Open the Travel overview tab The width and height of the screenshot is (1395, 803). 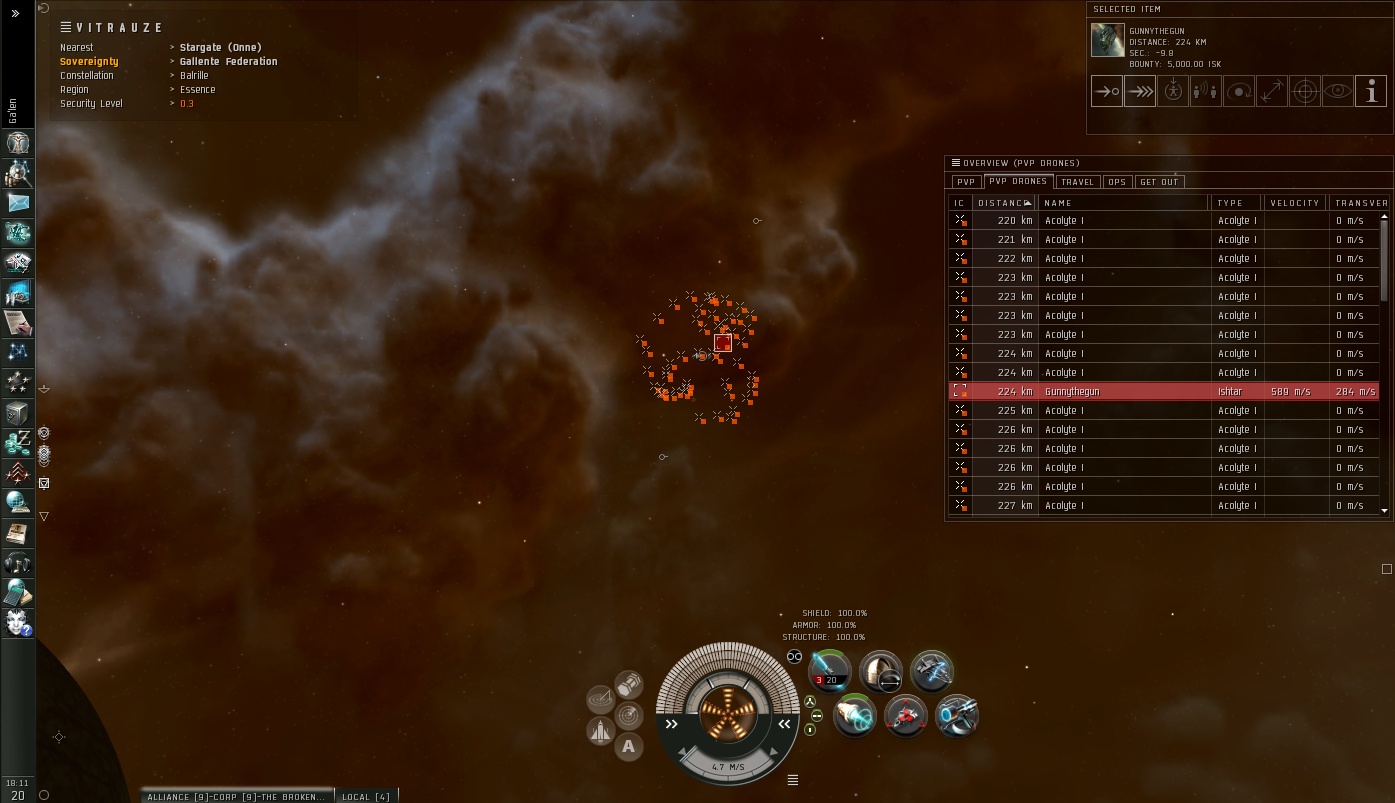(1077, 182)
